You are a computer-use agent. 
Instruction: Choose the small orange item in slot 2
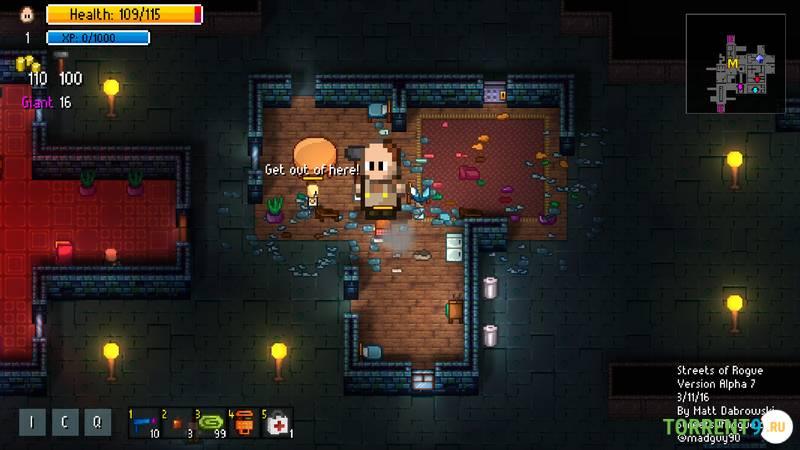tap(177, 422)
